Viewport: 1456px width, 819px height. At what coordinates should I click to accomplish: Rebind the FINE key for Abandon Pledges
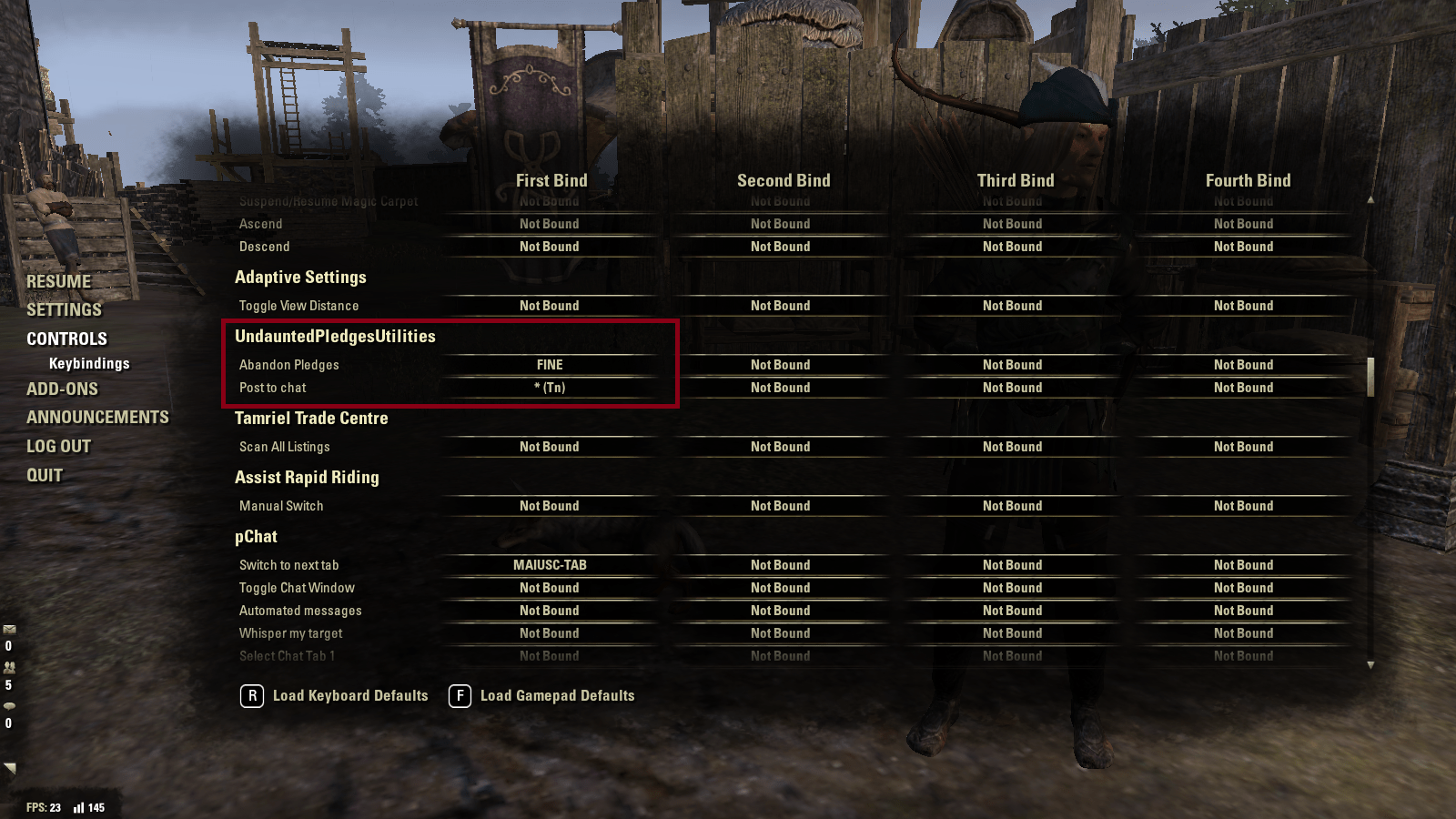549,364
